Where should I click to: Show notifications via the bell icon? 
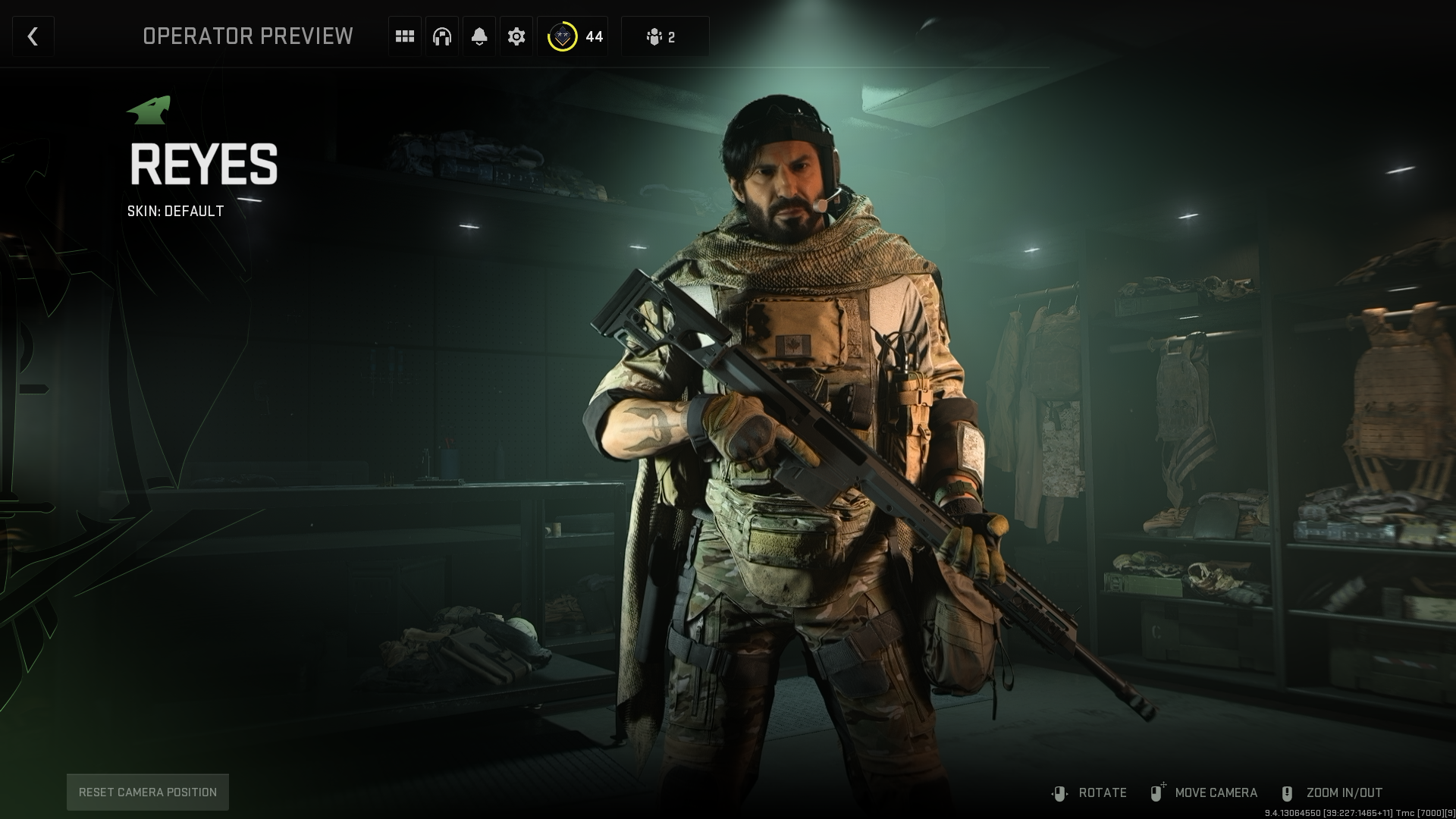pos(479,36)
